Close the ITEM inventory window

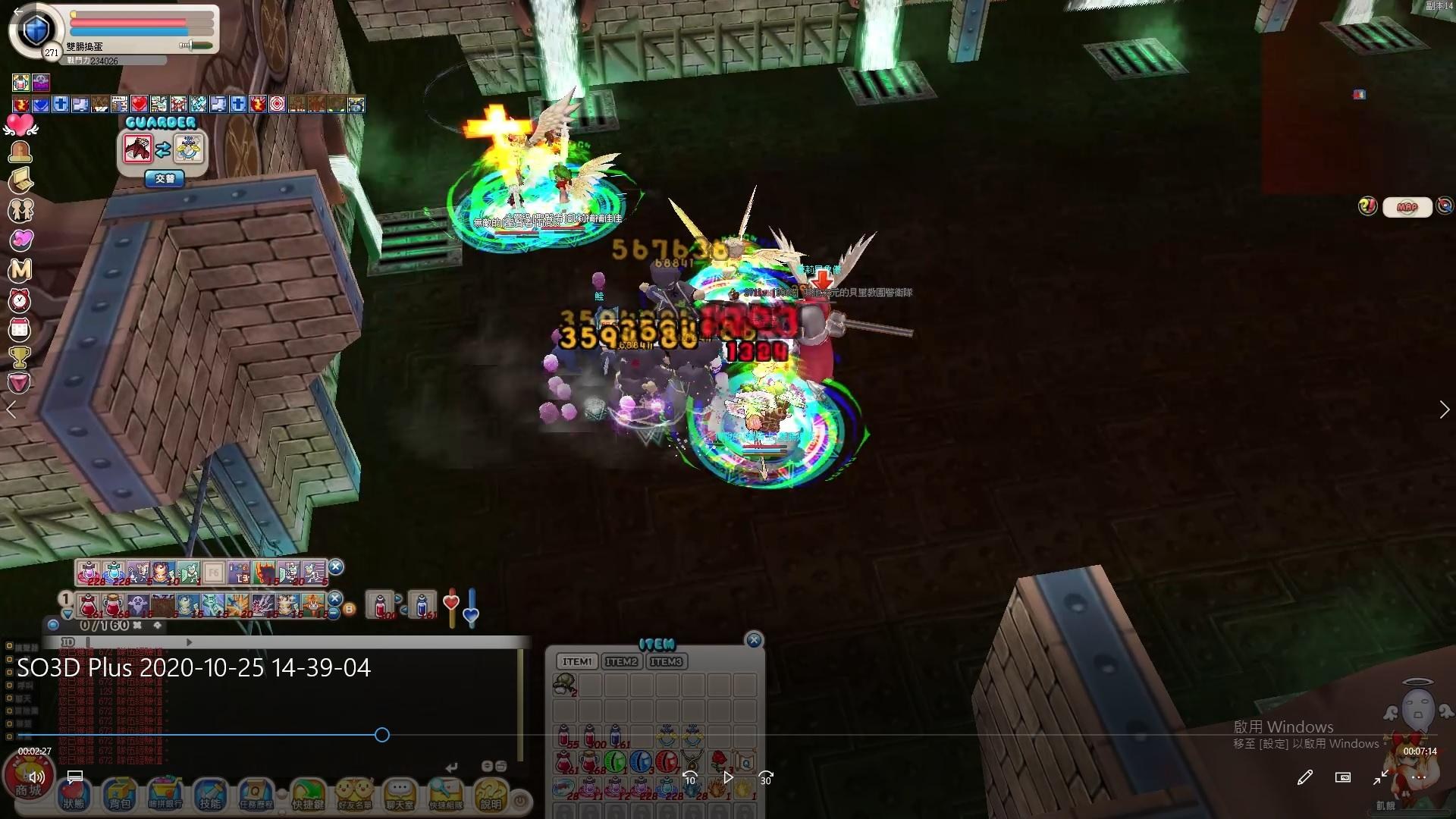point(754,640)
